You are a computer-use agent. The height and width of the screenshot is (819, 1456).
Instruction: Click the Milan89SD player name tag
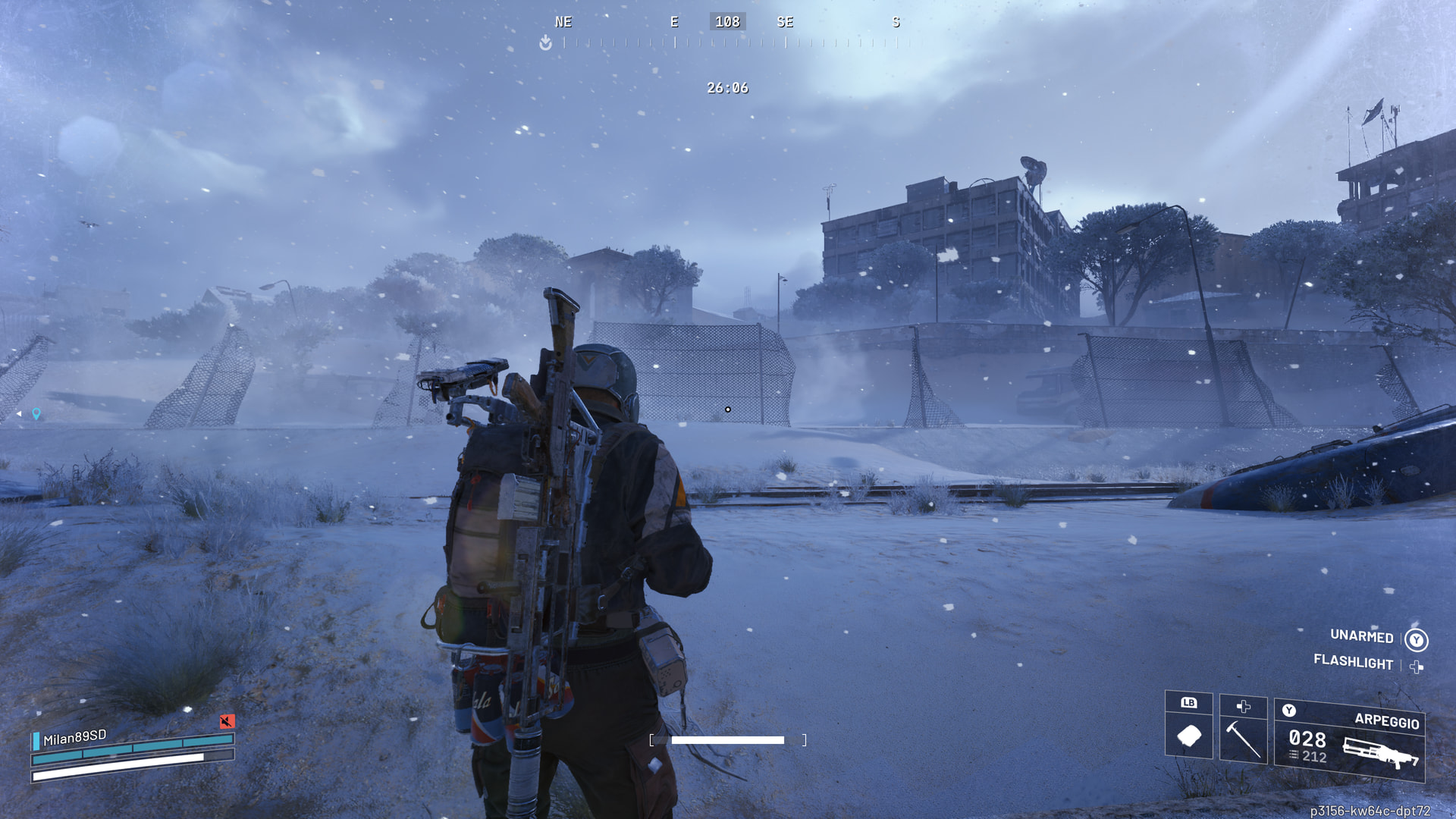[x=75, y=737]
